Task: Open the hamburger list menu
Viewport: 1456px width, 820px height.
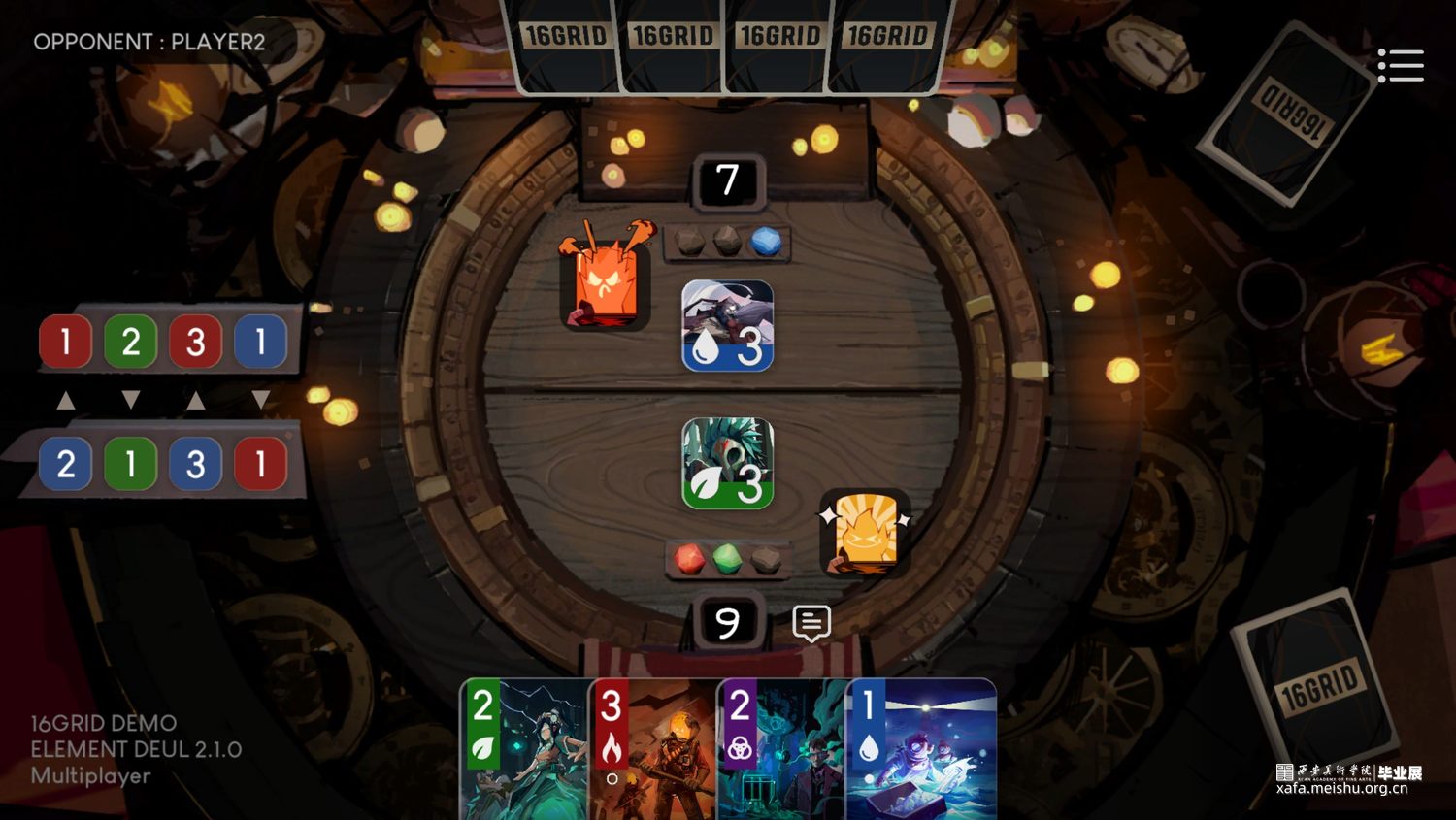Action: click(x=1401, y=66)
